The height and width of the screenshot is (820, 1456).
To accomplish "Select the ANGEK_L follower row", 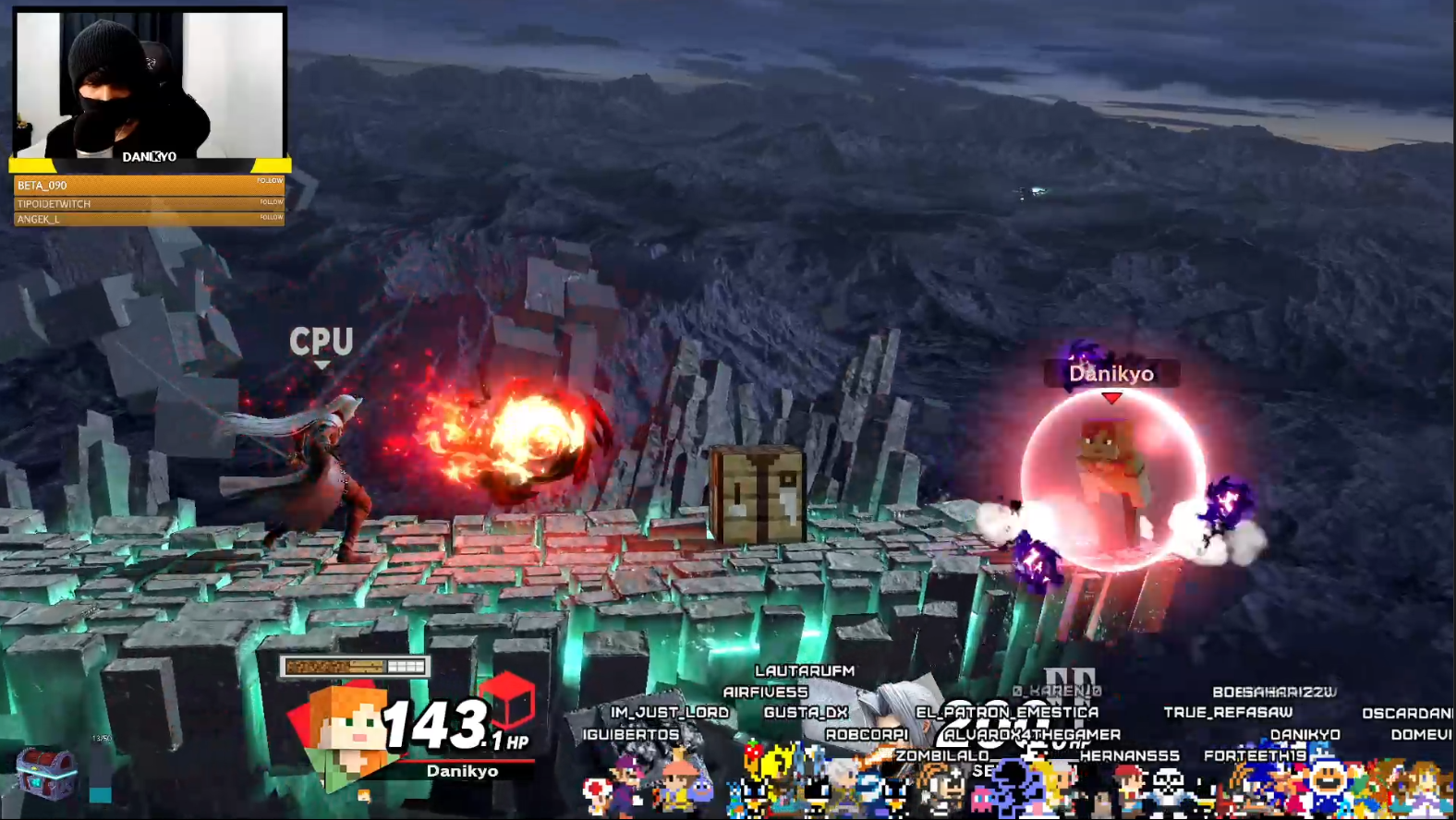I will click(x=149, y=219).
